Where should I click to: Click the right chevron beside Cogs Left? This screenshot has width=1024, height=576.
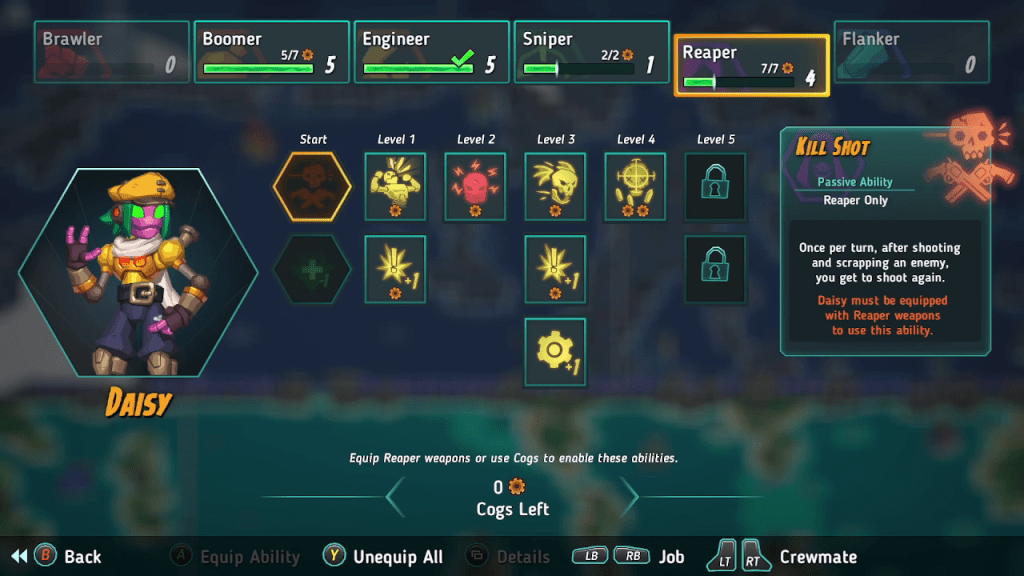click(629, 496)
